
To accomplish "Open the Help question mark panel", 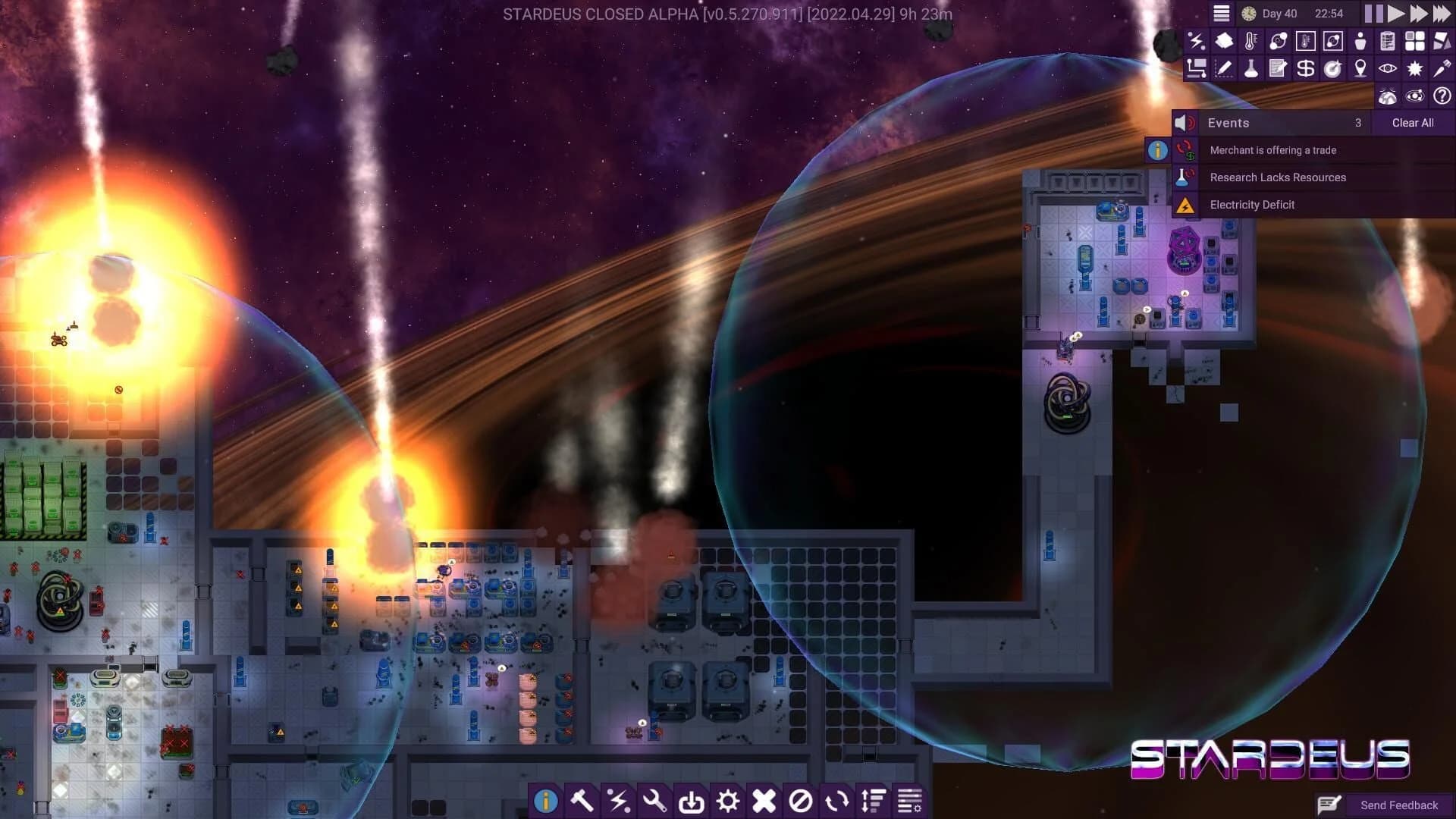I will click(1442, 96).
